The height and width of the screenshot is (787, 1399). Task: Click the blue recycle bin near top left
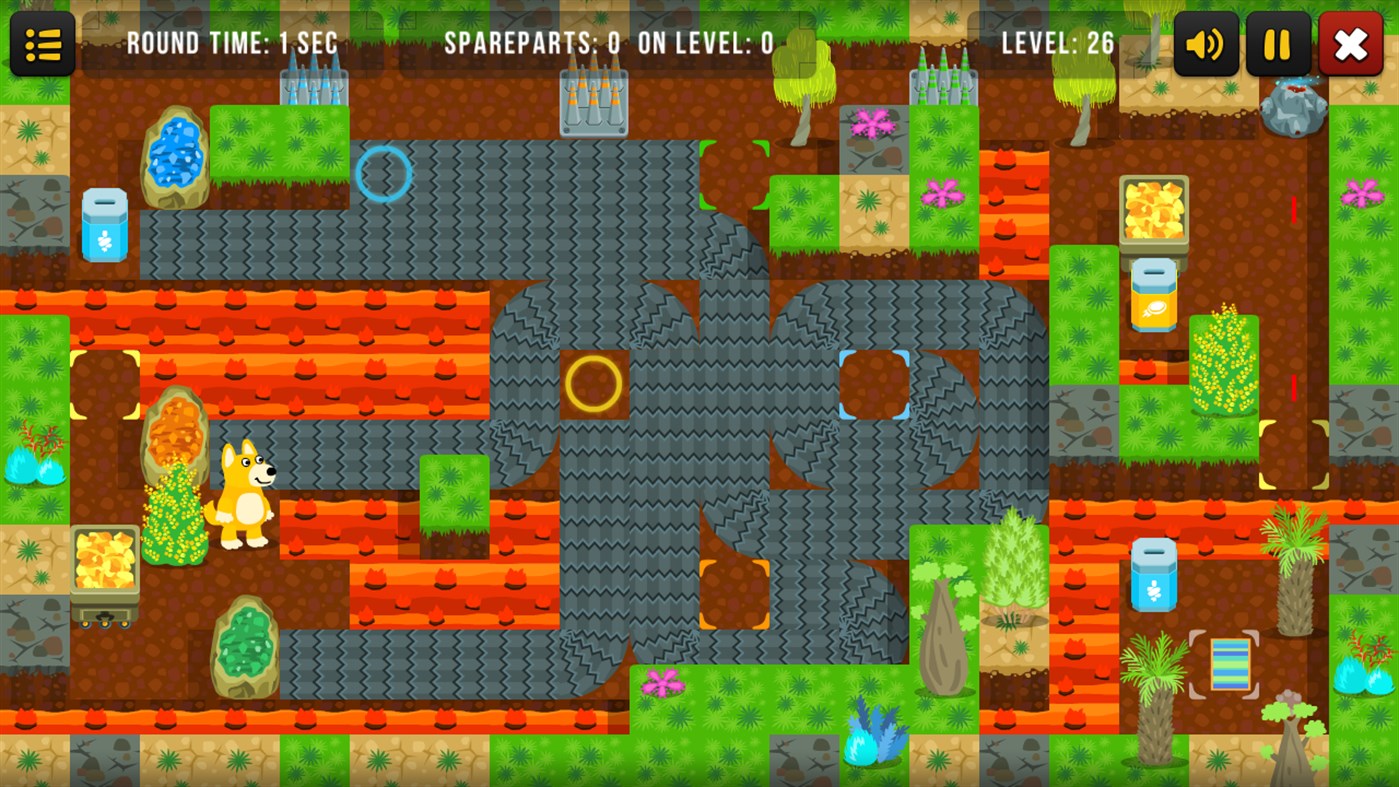click(x=103, y=223)
